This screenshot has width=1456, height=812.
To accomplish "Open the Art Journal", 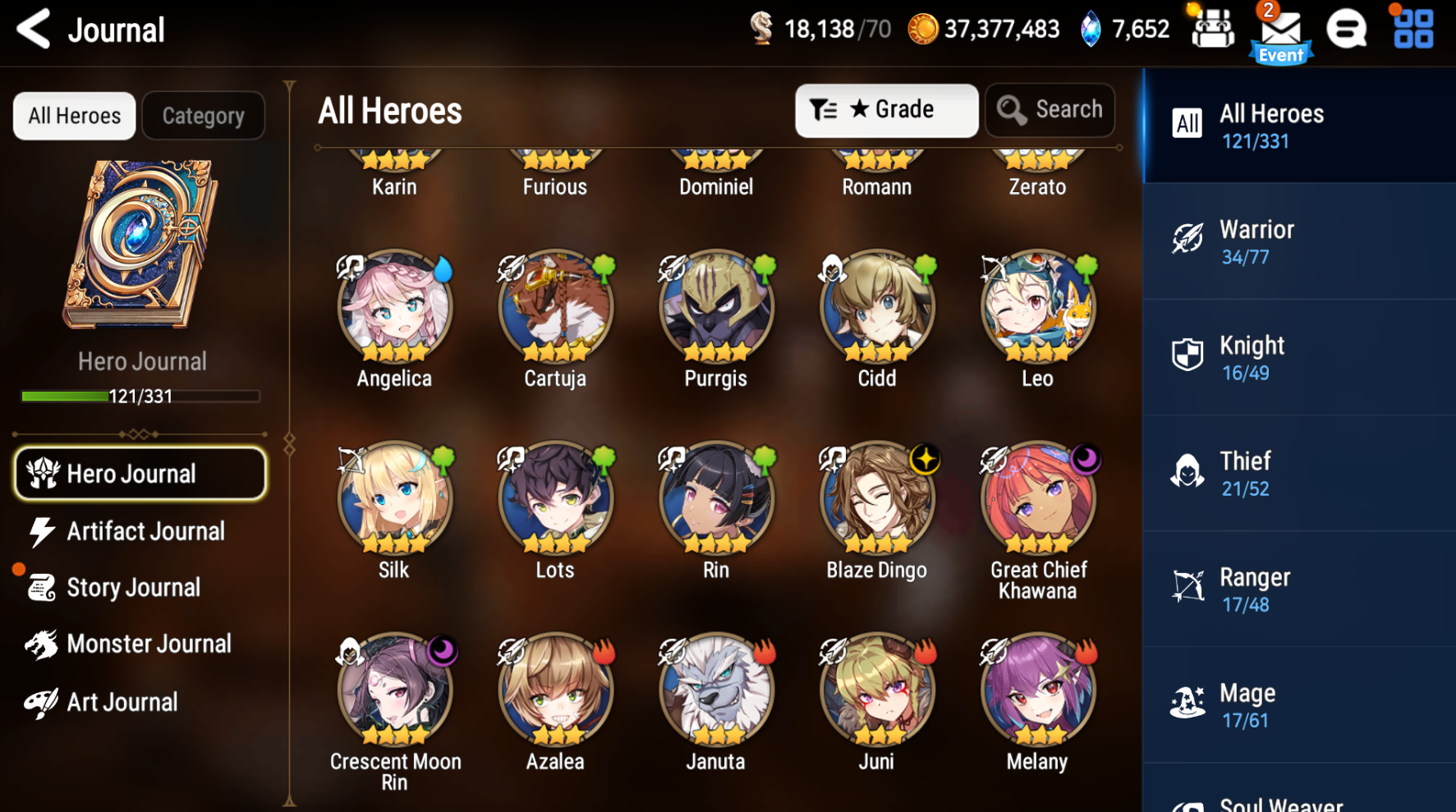I will tap(121, 702).
